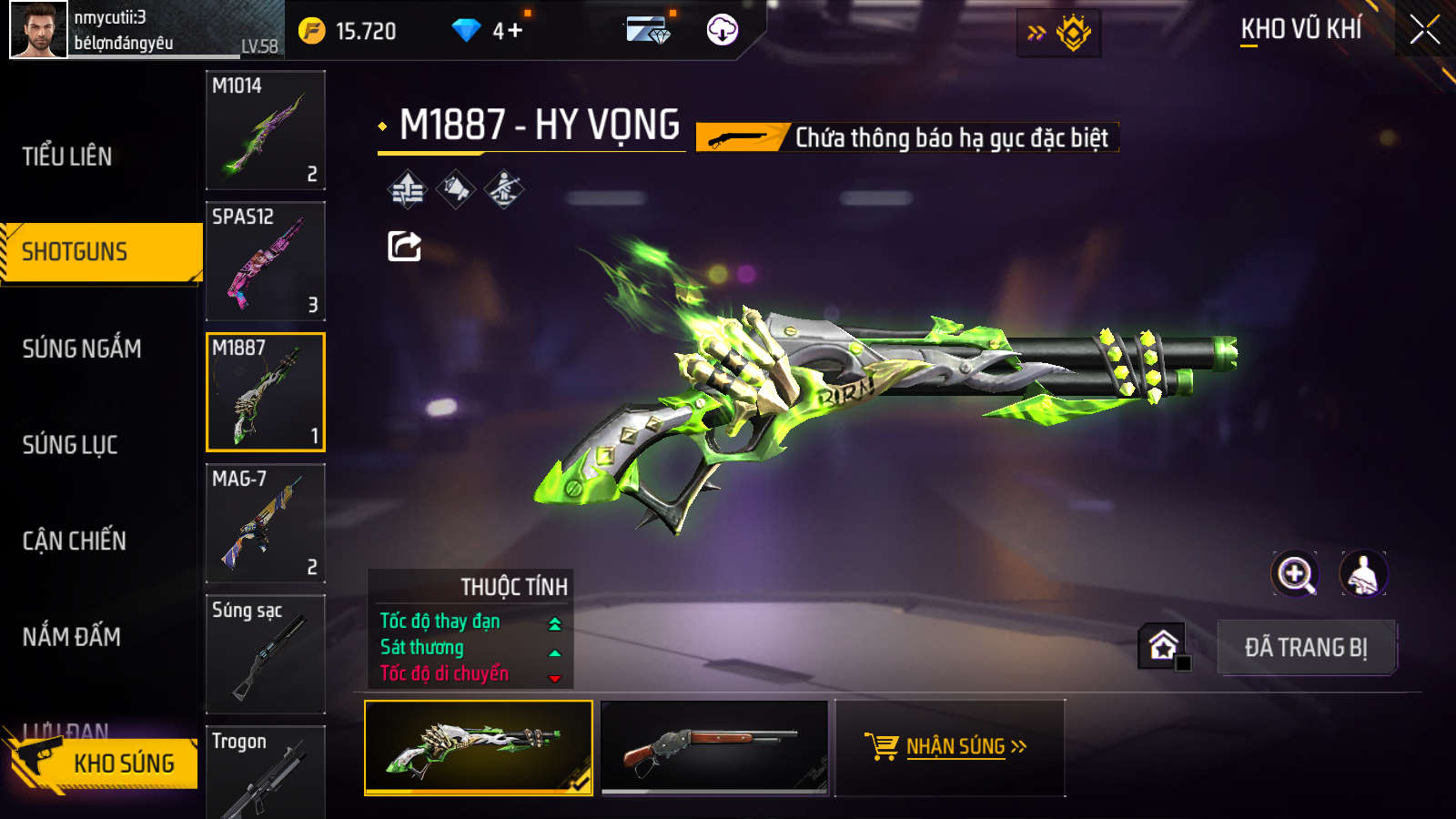Viewport: 1456px width, 819px height.
Task: Pick the SPAS12 weapon tile
Action: 266,260
